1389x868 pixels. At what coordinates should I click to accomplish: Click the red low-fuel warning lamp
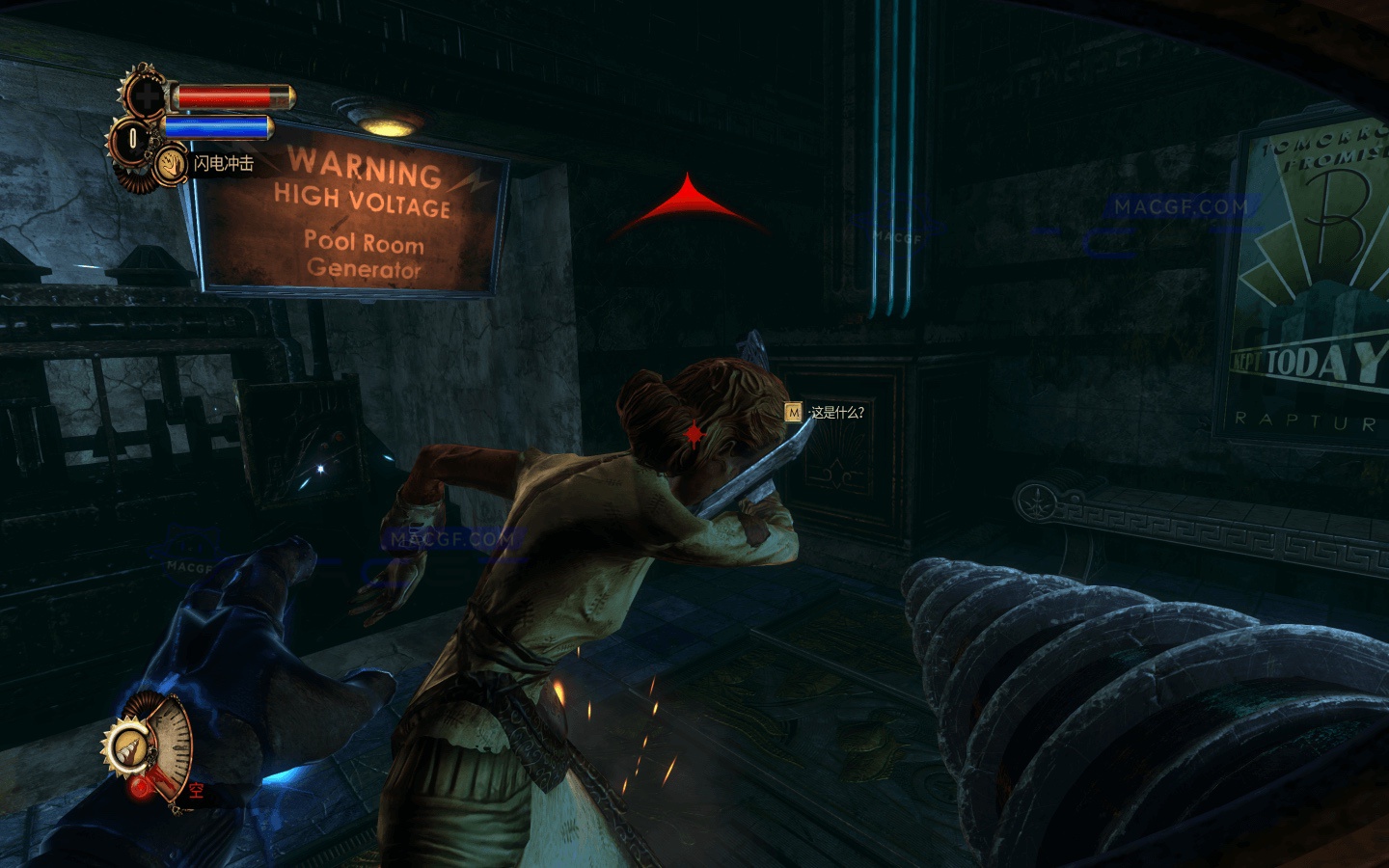139,789
